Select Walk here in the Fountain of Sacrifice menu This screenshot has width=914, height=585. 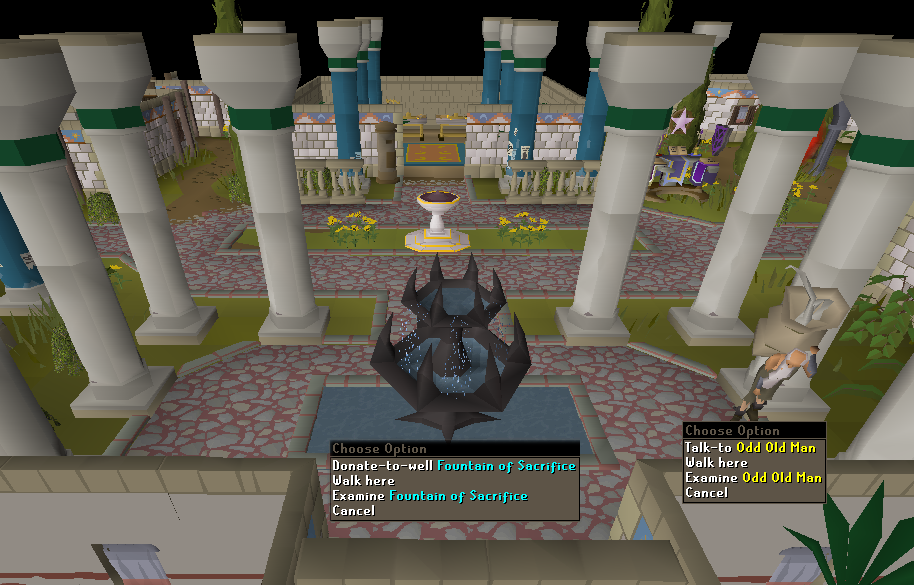point(364,481)
